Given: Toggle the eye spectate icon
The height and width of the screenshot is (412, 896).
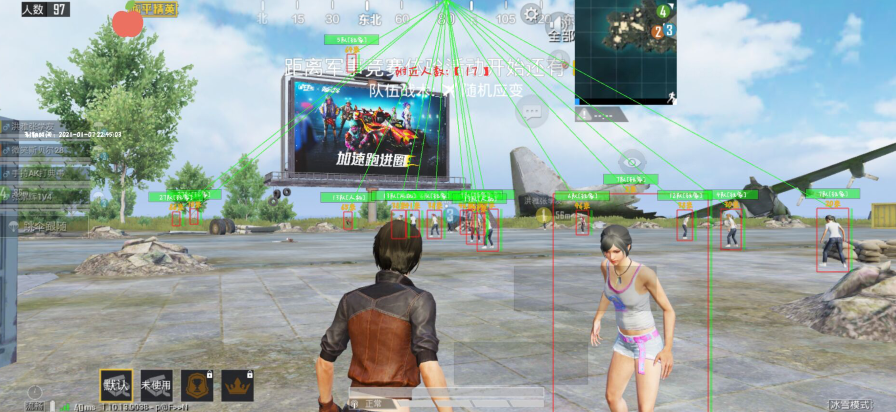Looking at the screenshot, I should click(630, 160).
